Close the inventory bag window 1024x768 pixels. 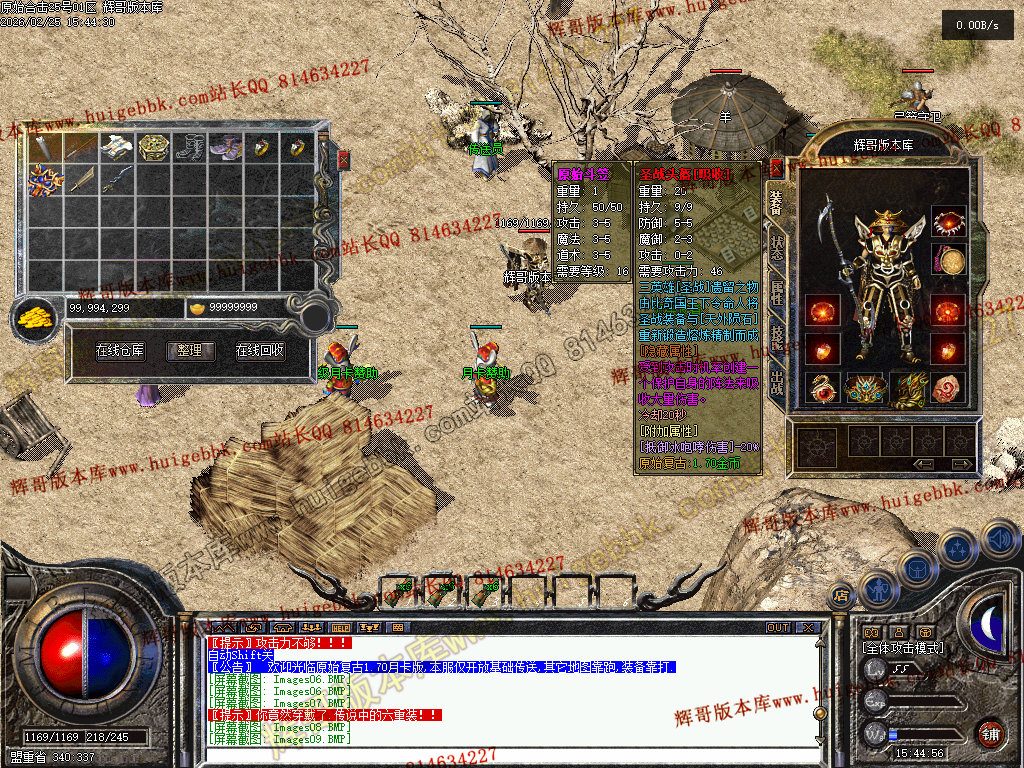click(x=344, y=159)
